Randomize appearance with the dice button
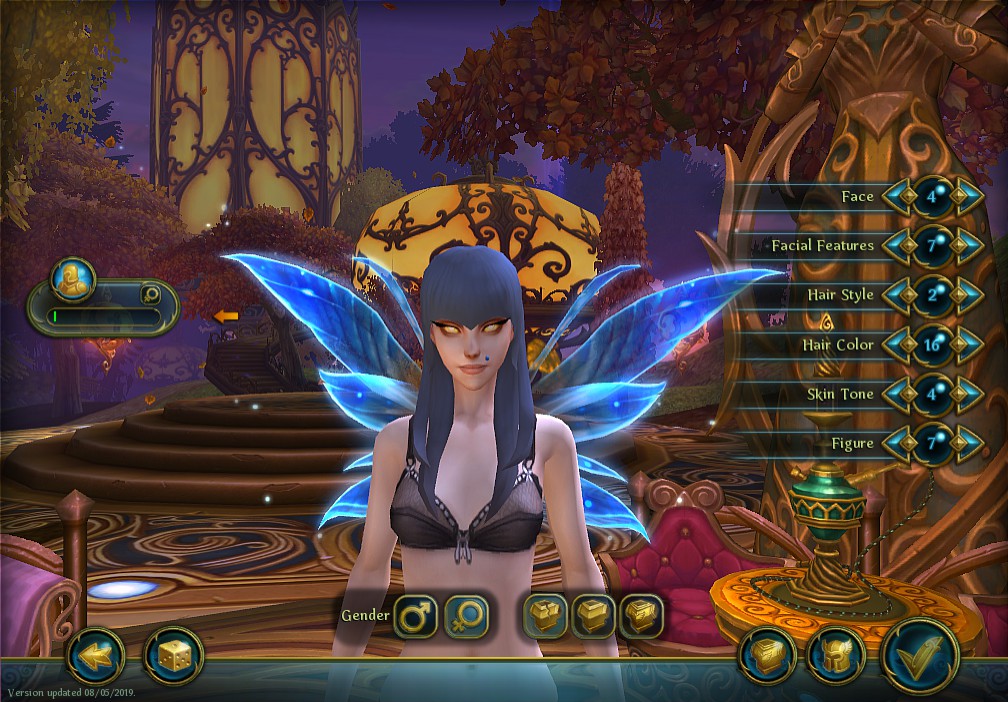Viewport: 1008px width, 702px height. 173,656
